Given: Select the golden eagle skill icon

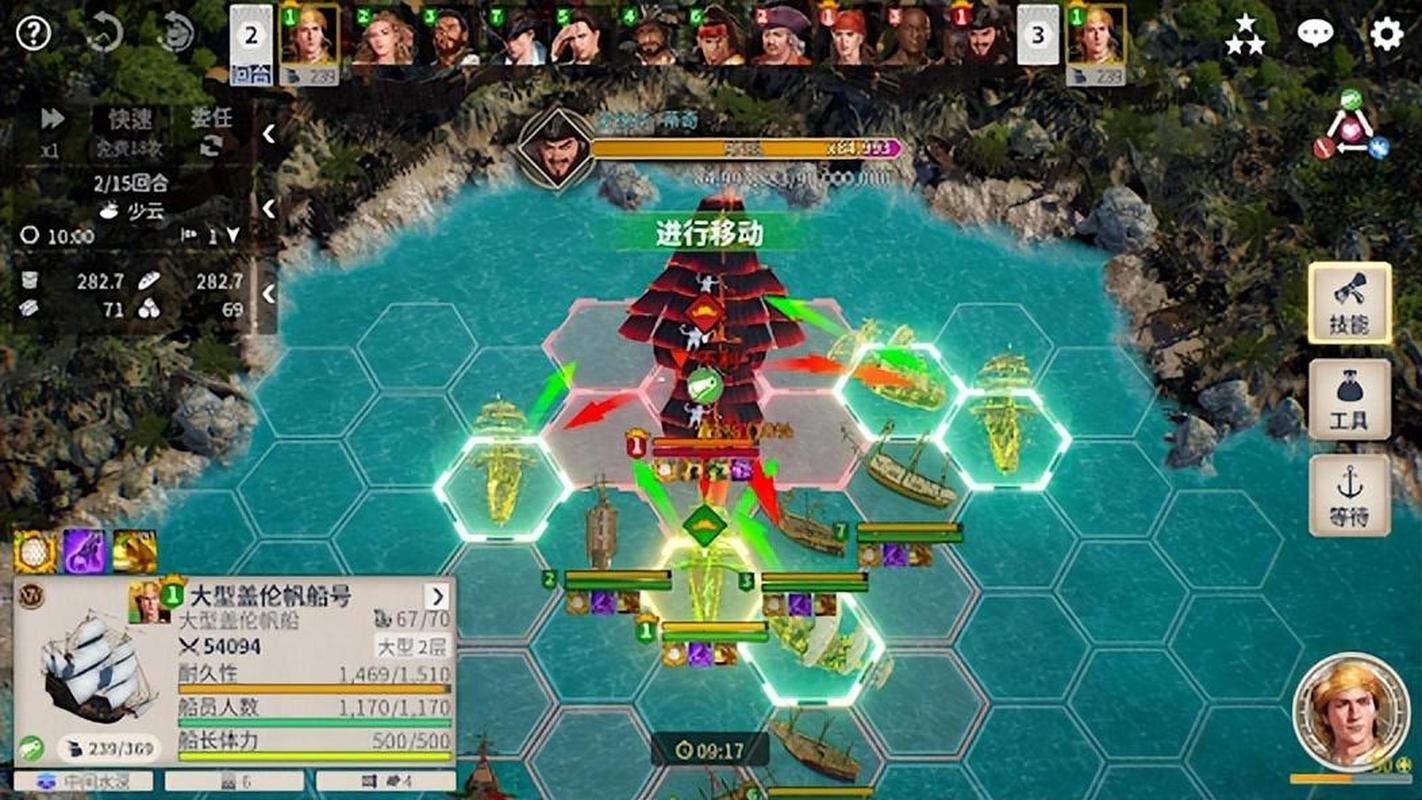Looking at the screenshot, I should pyautogui.click(x=135, y=551).
